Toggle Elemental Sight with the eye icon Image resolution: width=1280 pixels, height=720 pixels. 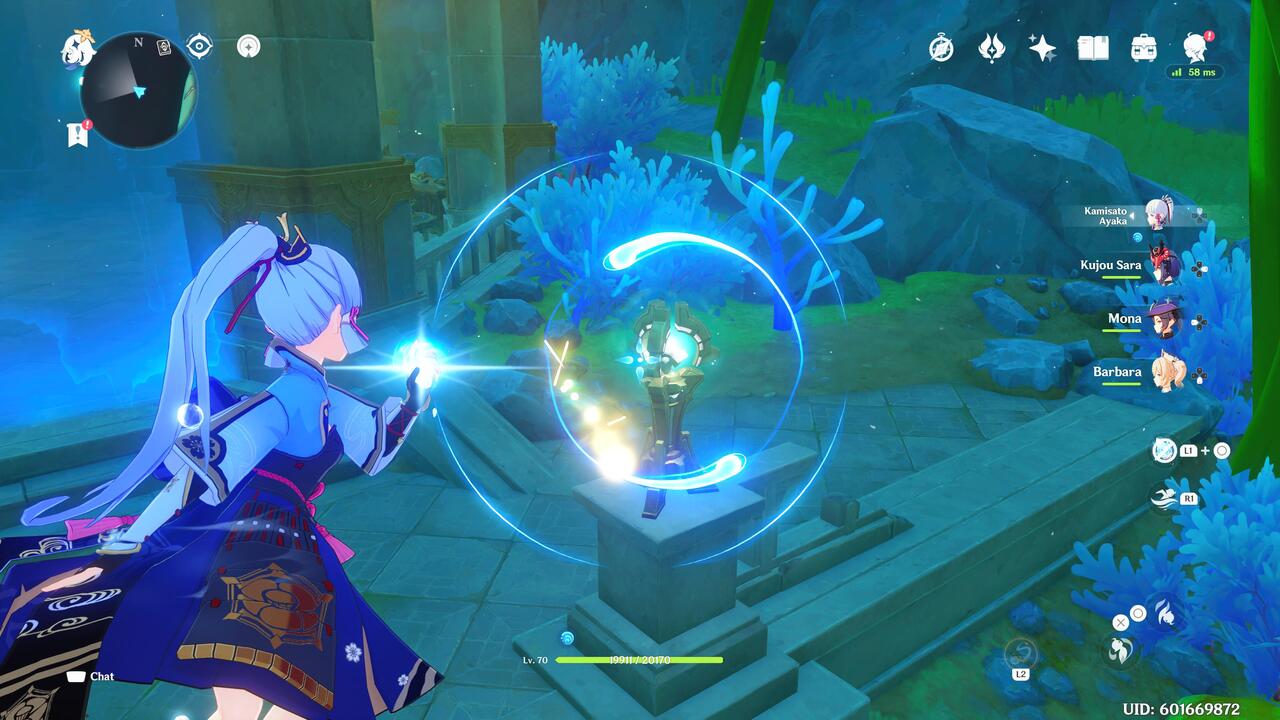tap(198, 45)
